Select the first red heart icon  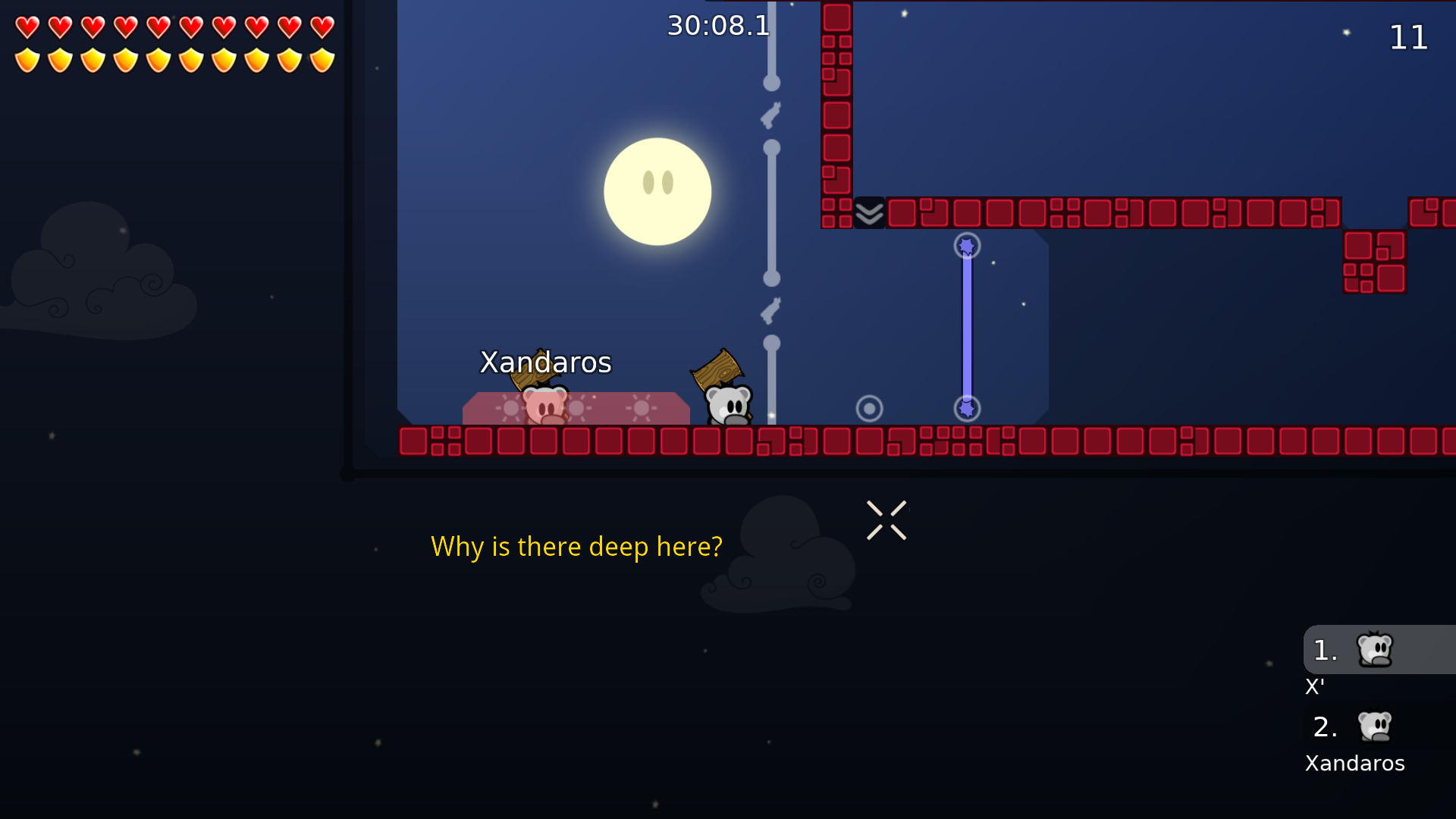click(27, 28)
